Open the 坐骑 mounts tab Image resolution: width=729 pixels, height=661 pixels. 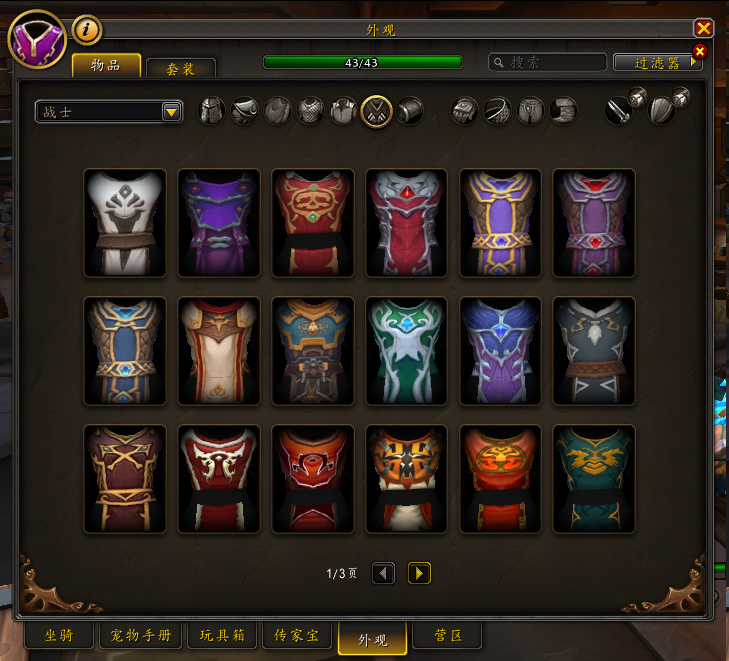point(59,635)
